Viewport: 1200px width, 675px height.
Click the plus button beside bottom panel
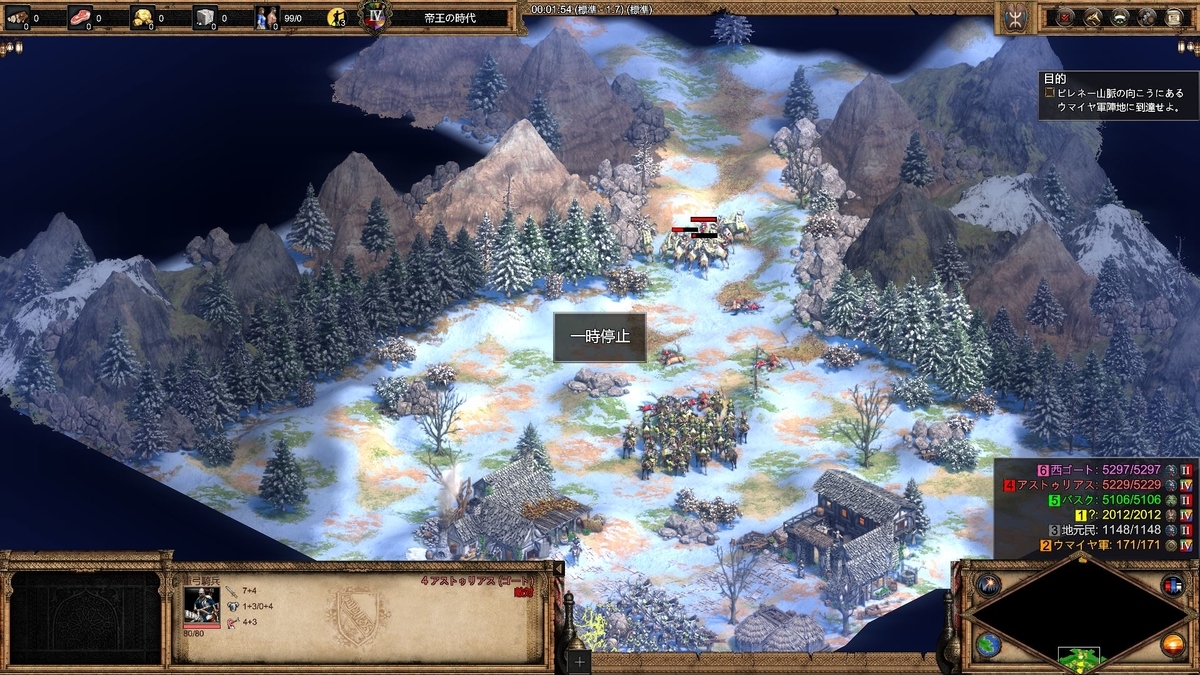(580, 660)
